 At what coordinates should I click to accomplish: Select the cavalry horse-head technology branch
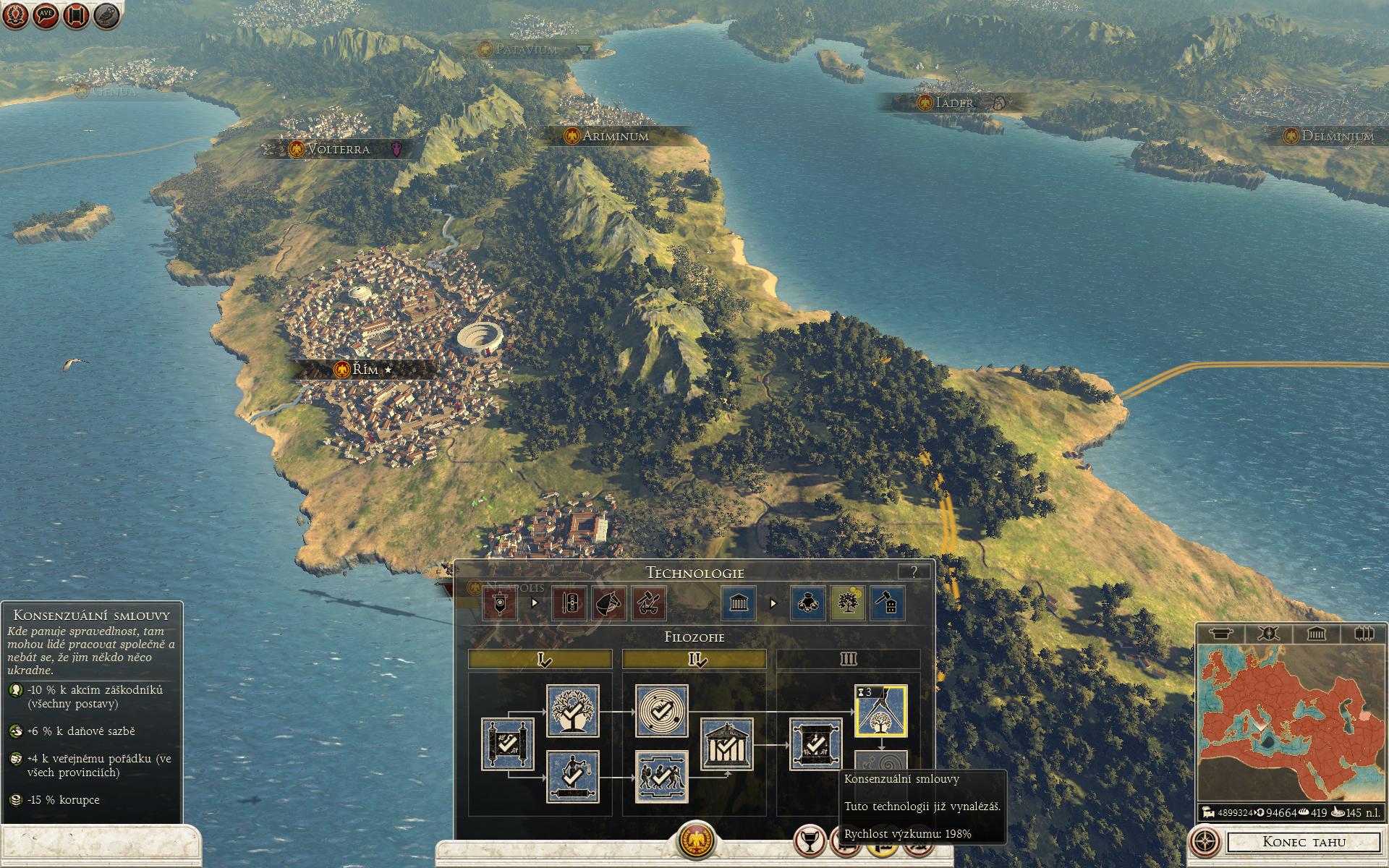pyautogui.click(x=609, y=603)
